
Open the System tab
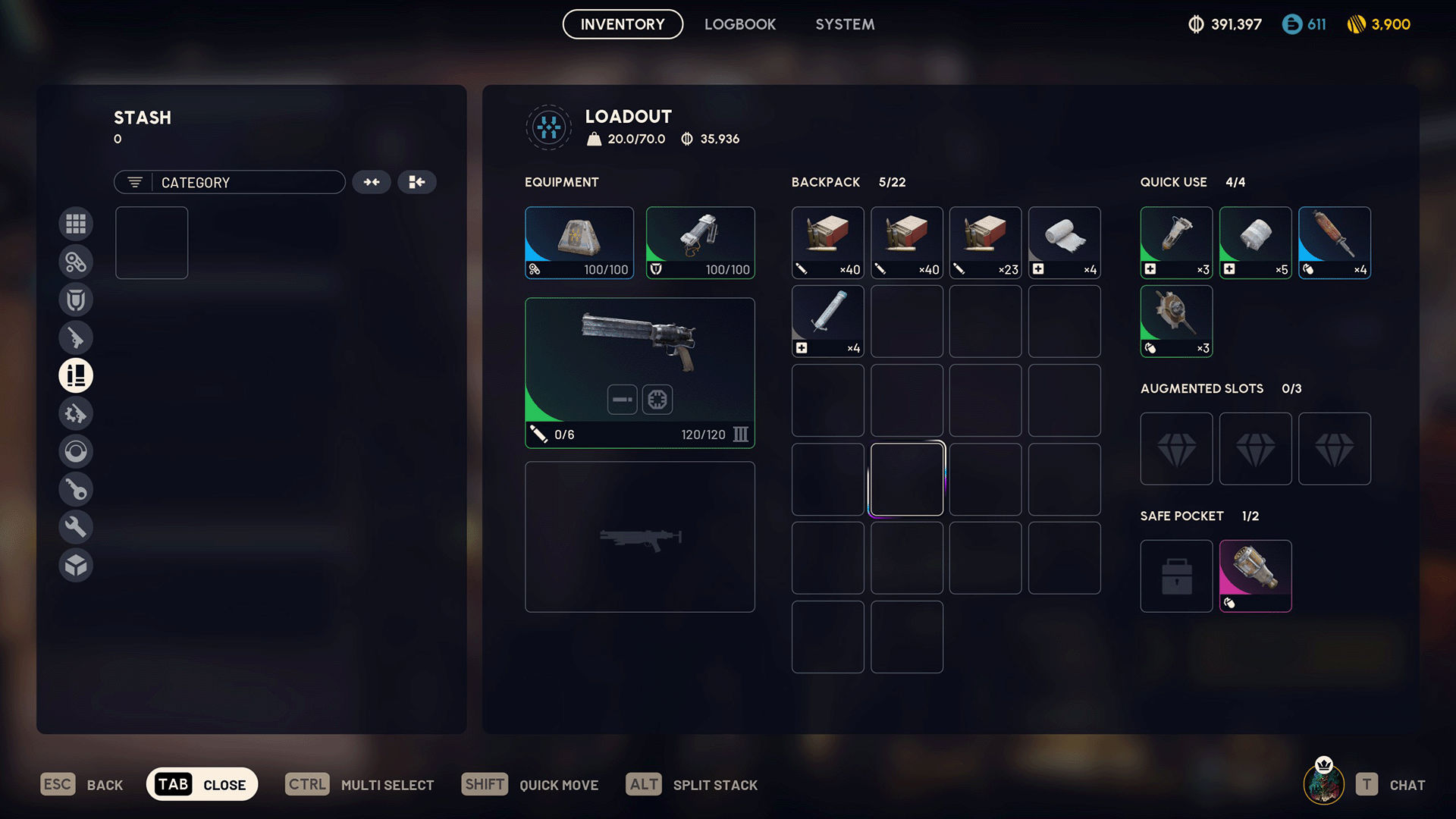(x=845, y=24)
